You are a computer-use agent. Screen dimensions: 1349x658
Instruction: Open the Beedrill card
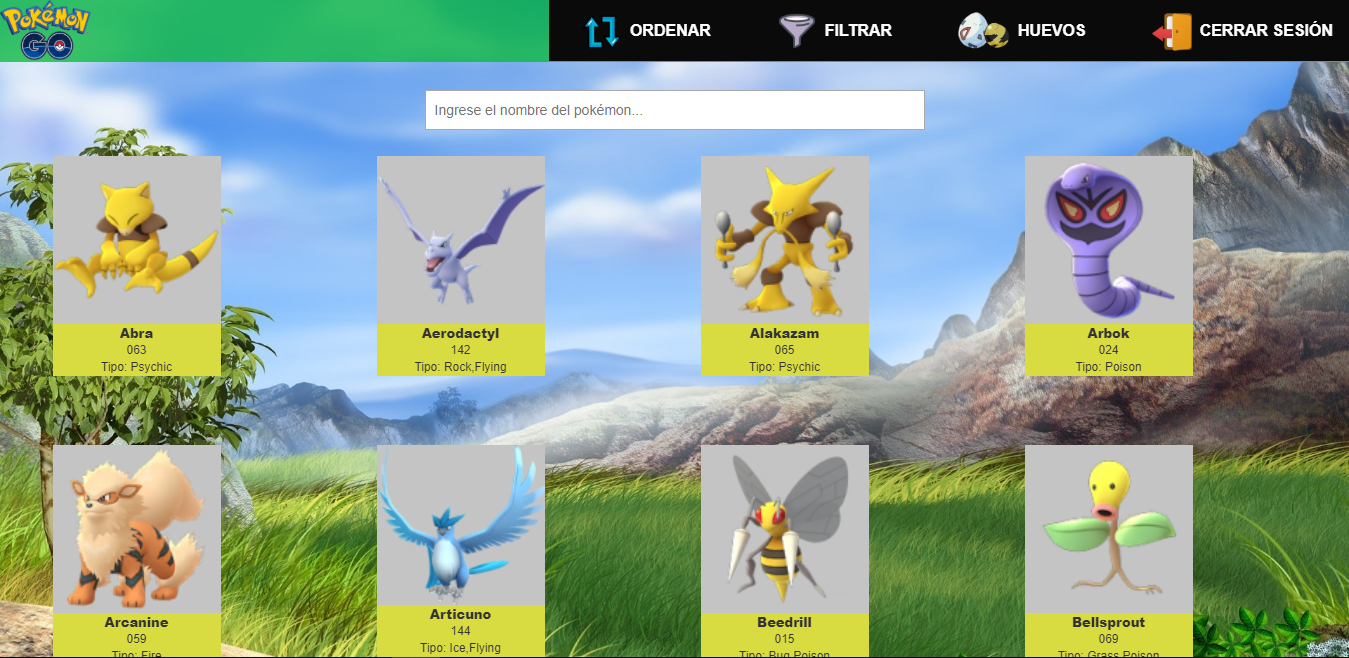(785, 550)
